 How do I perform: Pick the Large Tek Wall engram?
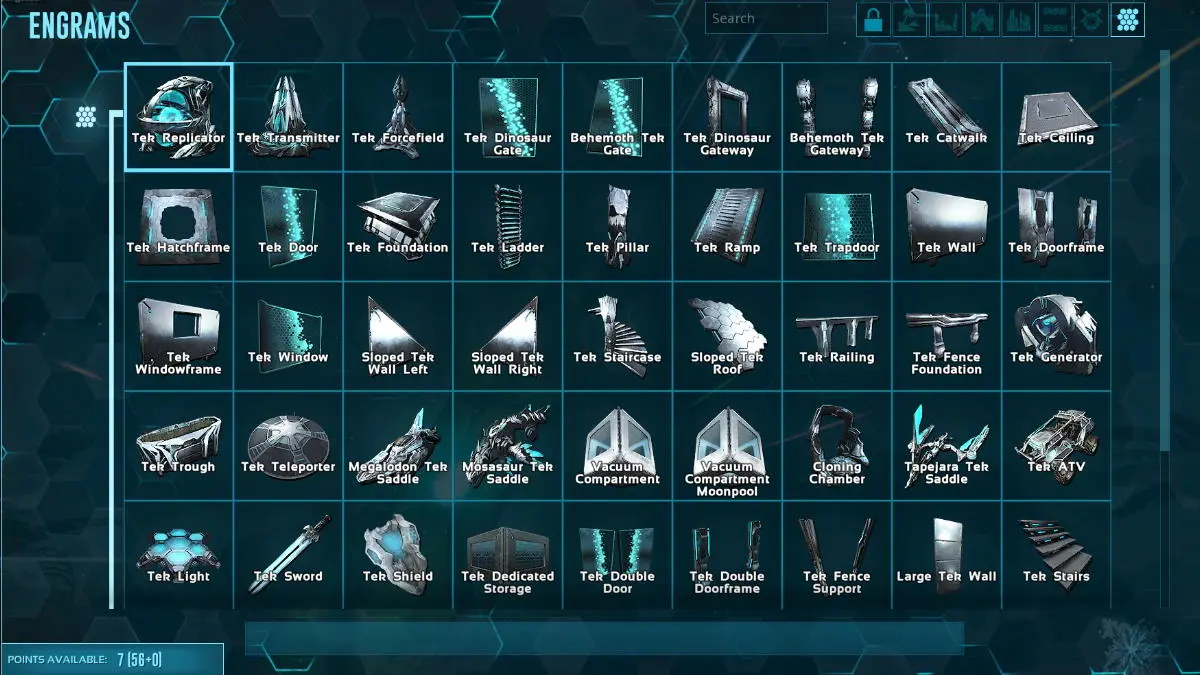946,555
